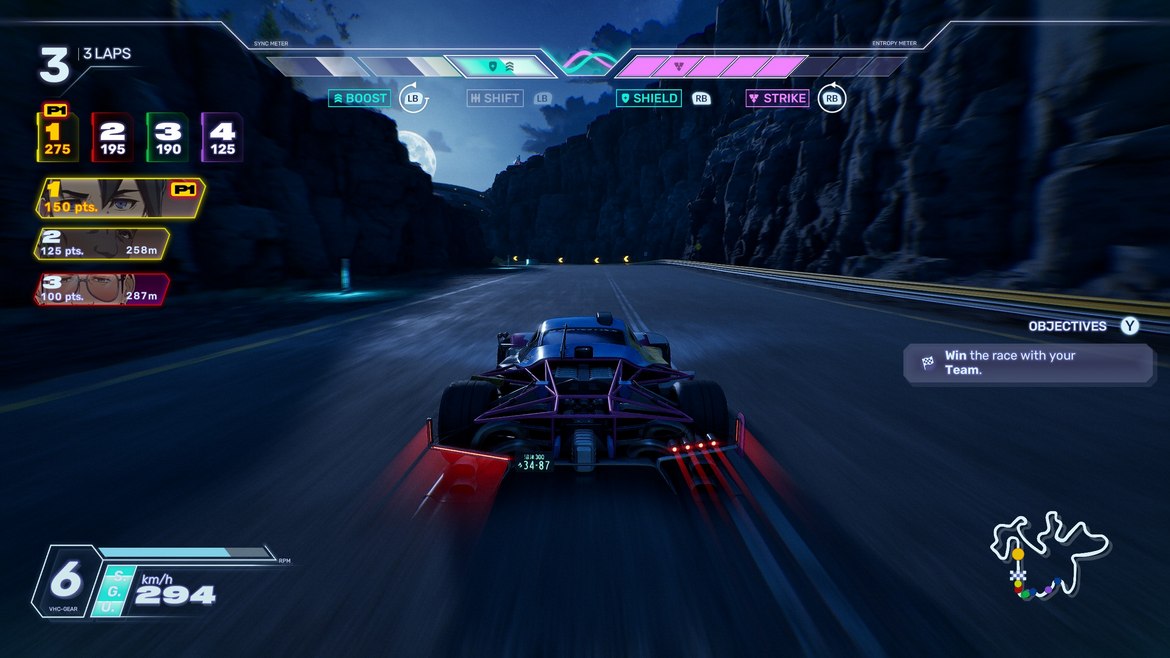Pick the third place 100 pts racer card
The image size is (1170, 658).
click(103, 289)
